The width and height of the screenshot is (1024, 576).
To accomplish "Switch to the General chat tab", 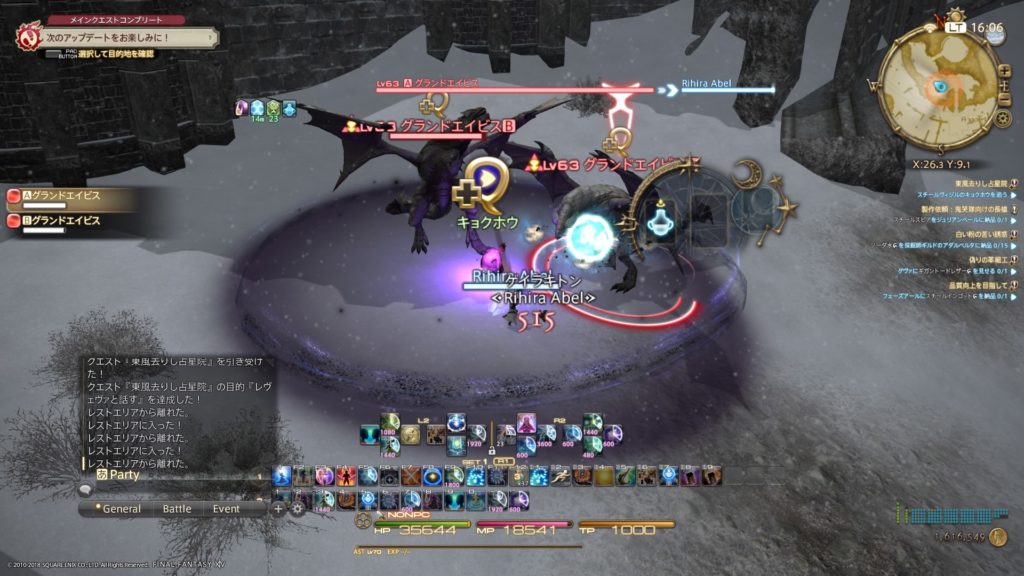I will pyautogui.click(x=123, y=508).
